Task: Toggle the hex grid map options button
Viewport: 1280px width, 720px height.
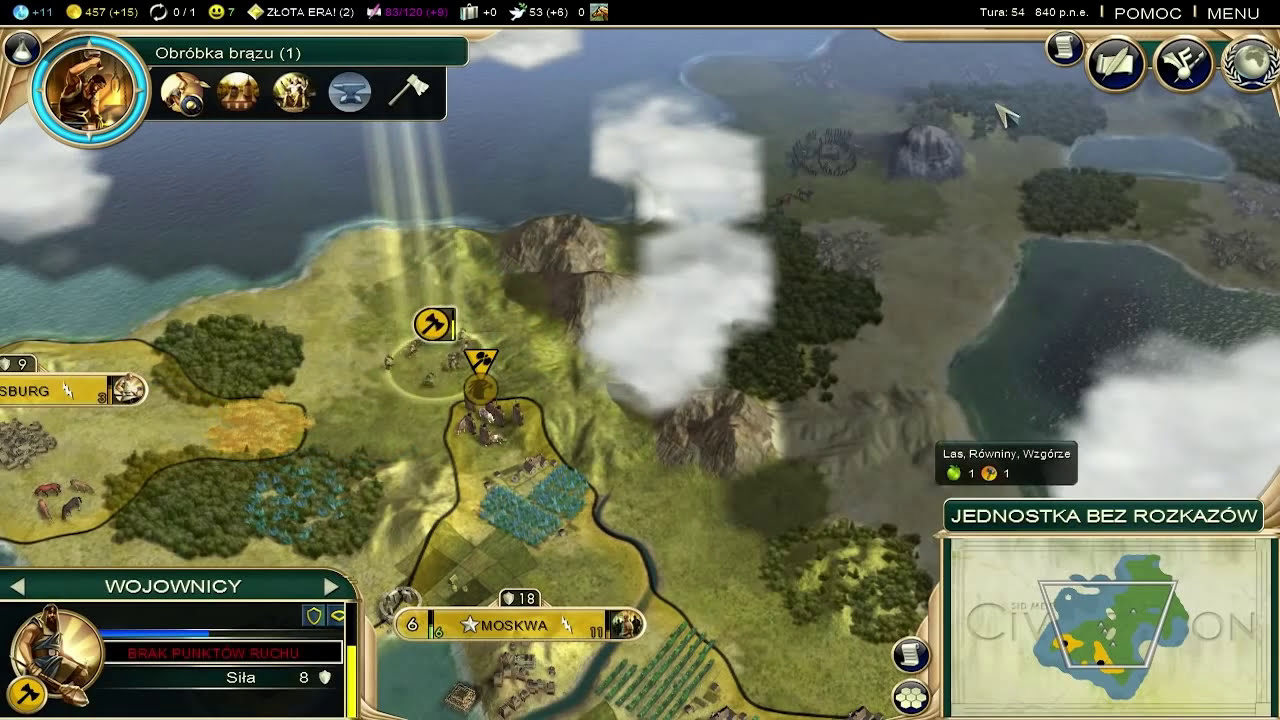Action: (x=911, y=697)
